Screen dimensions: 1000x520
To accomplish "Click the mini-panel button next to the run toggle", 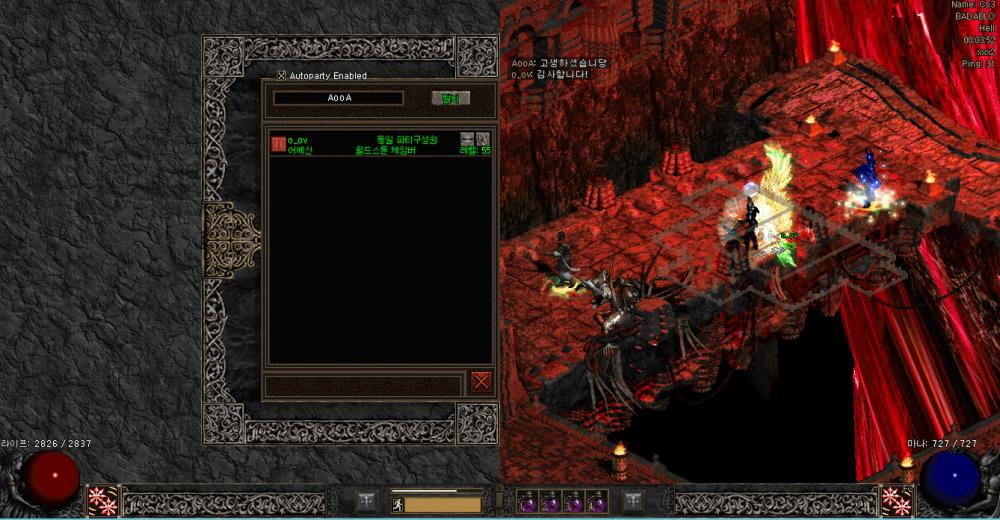I will 367,500.
